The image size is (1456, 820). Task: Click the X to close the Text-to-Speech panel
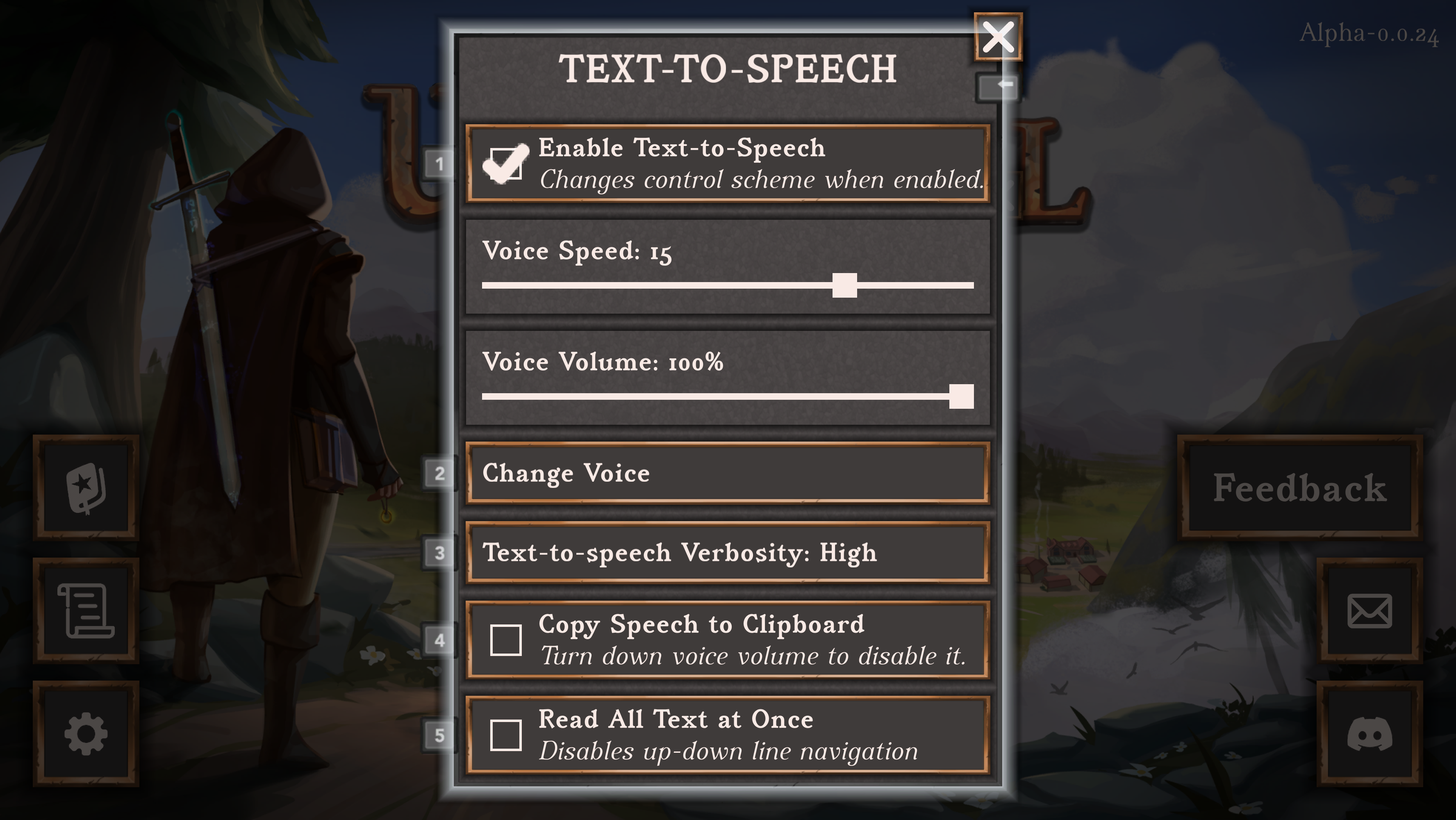tap(998, 37)
